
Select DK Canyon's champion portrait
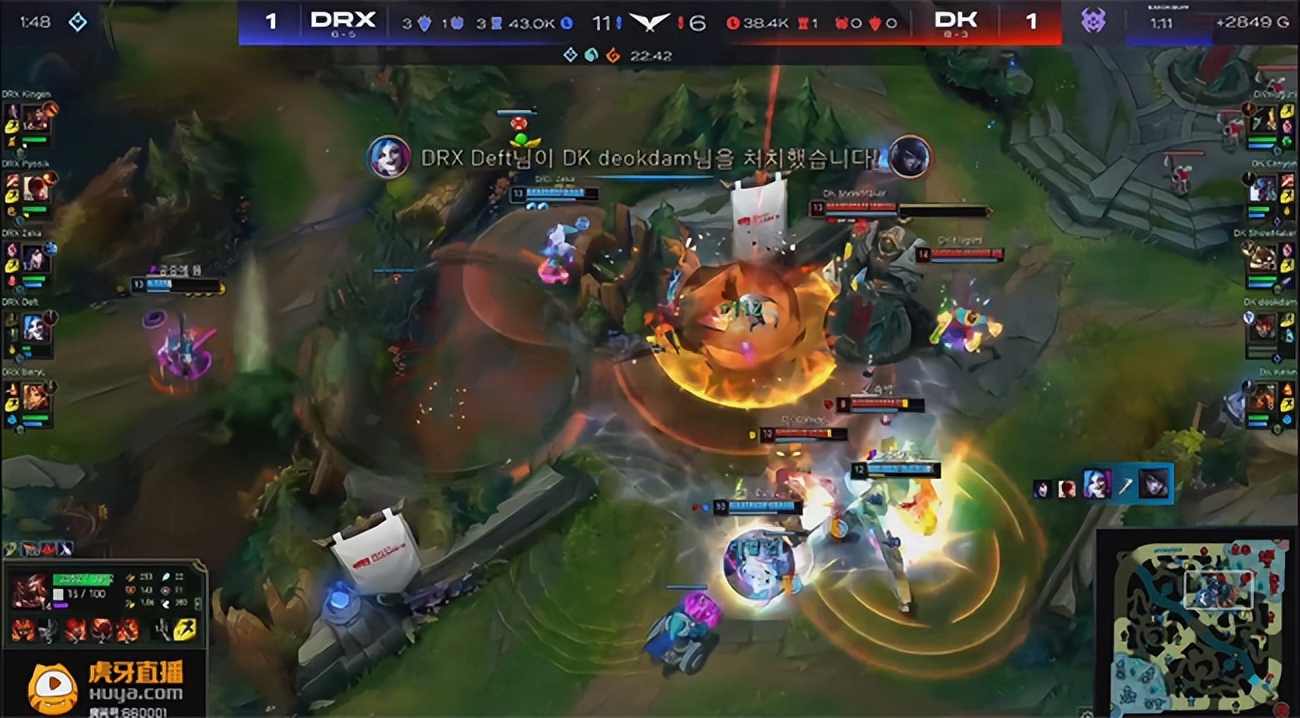click(x=1264, y=188)
